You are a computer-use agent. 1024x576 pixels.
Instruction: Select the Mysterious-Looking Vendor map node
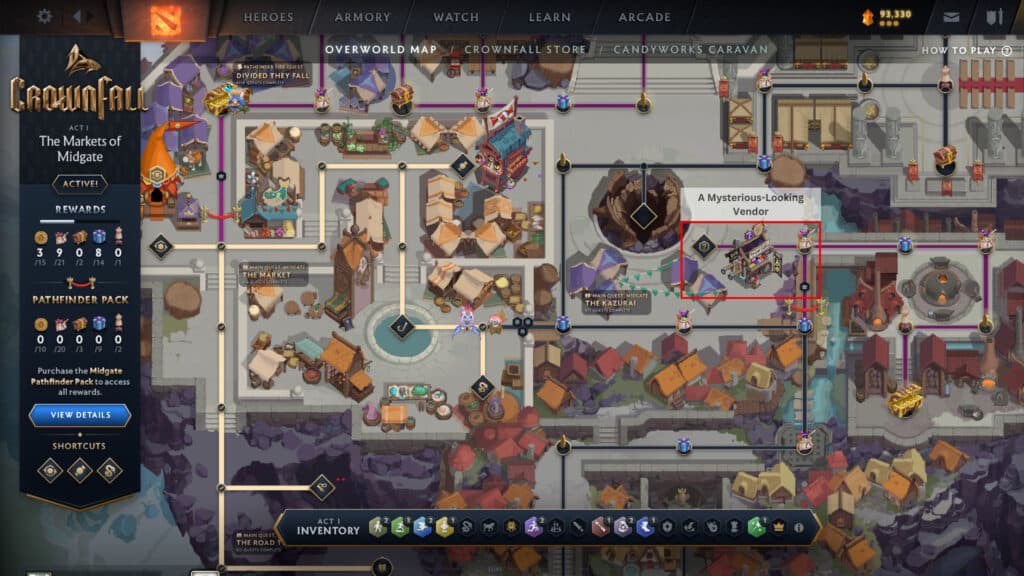point(749,258)
